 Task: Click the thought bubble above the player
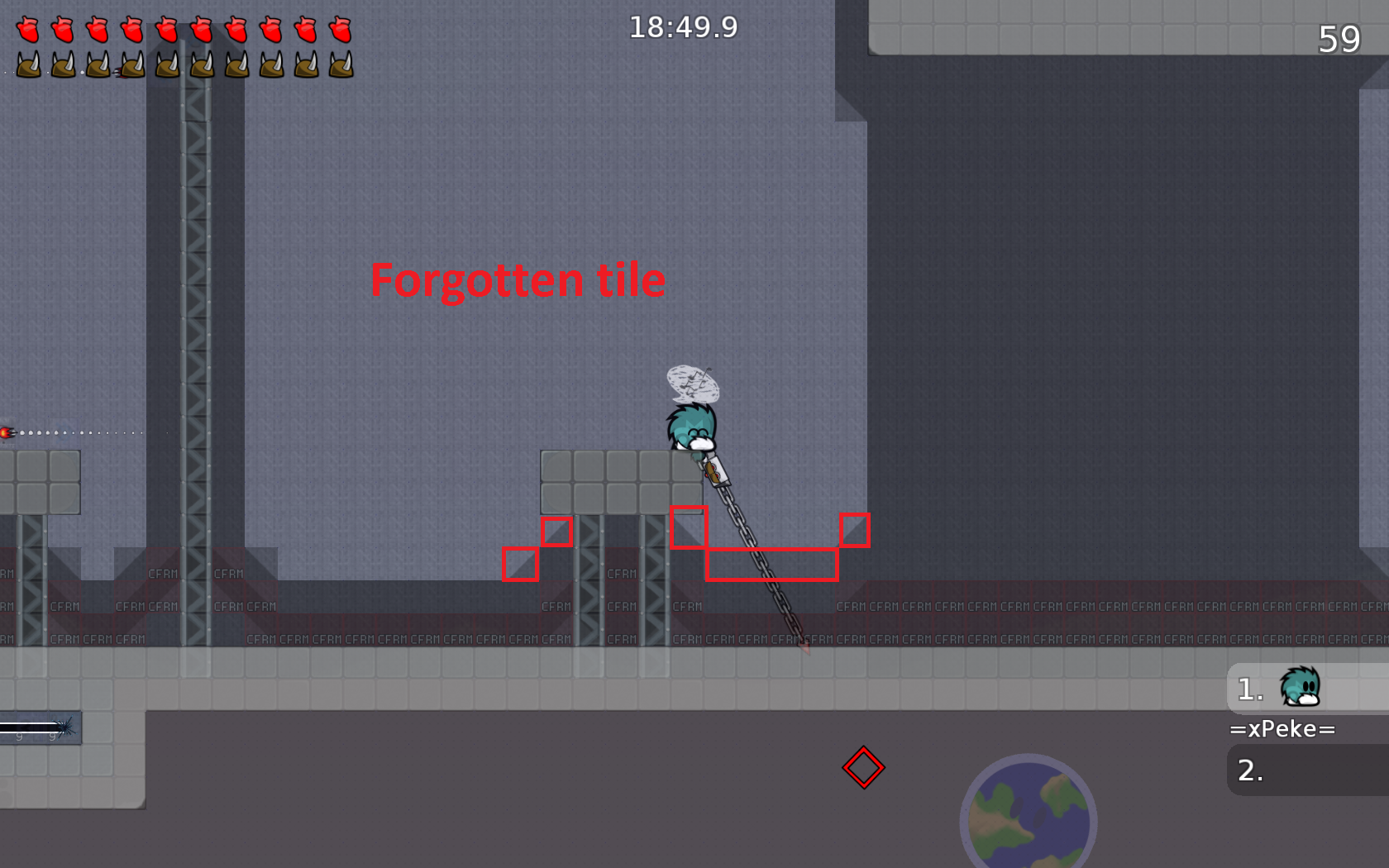(x=693, y=384)
